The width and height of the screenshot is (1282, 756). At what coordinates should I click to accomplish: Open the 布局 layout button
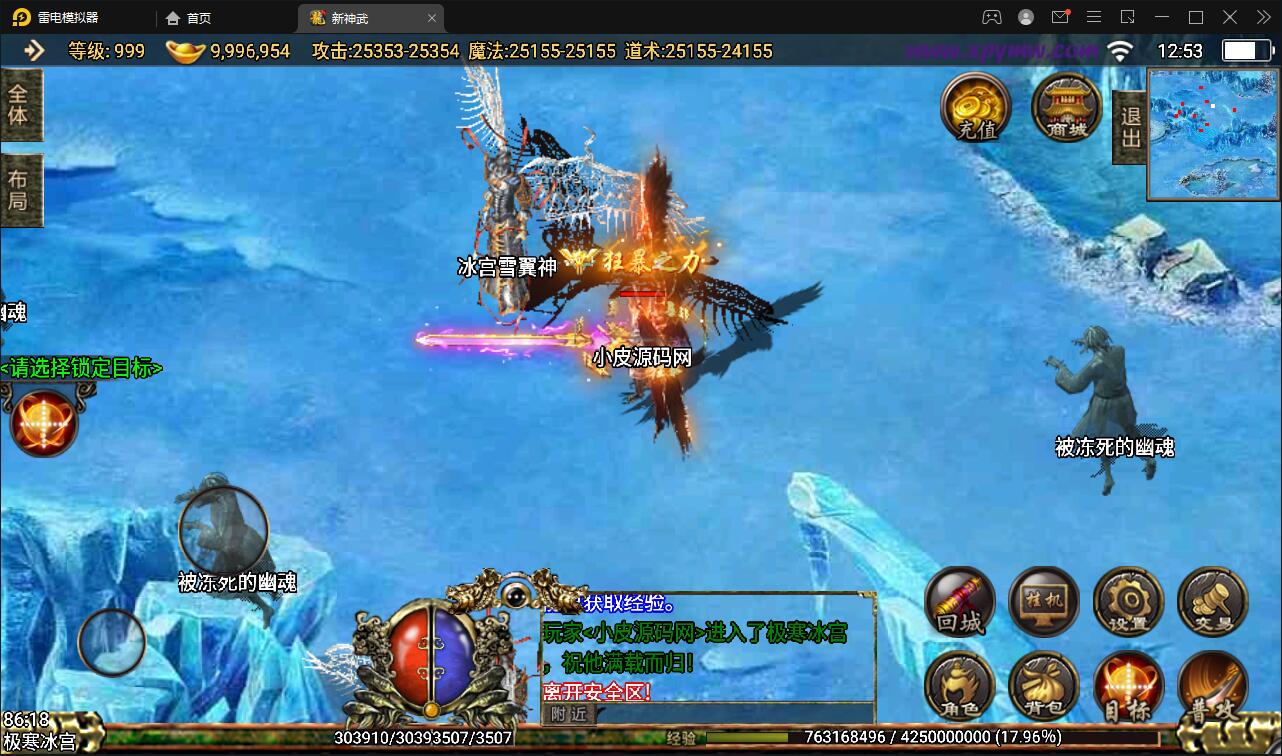click(x=20, y=190)
